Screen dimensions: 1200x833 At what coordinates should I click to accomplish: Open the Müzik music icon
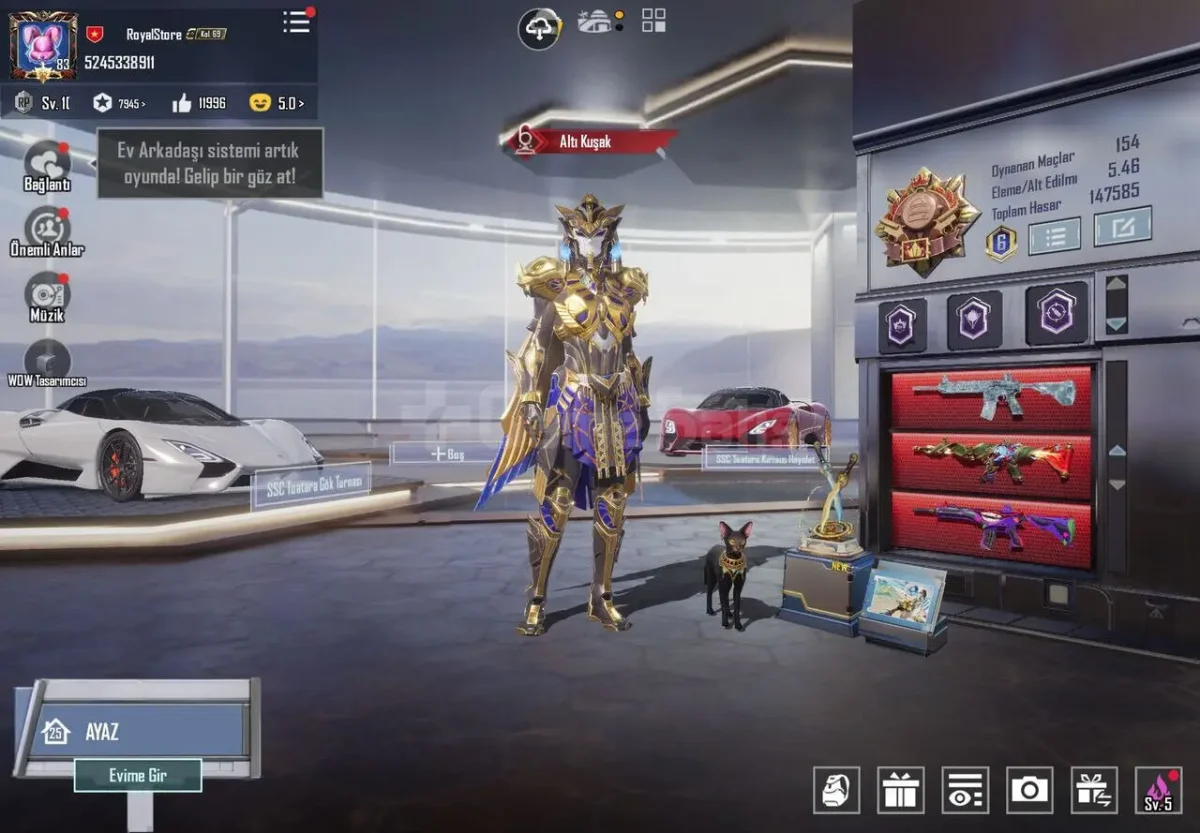click(47, 294)
